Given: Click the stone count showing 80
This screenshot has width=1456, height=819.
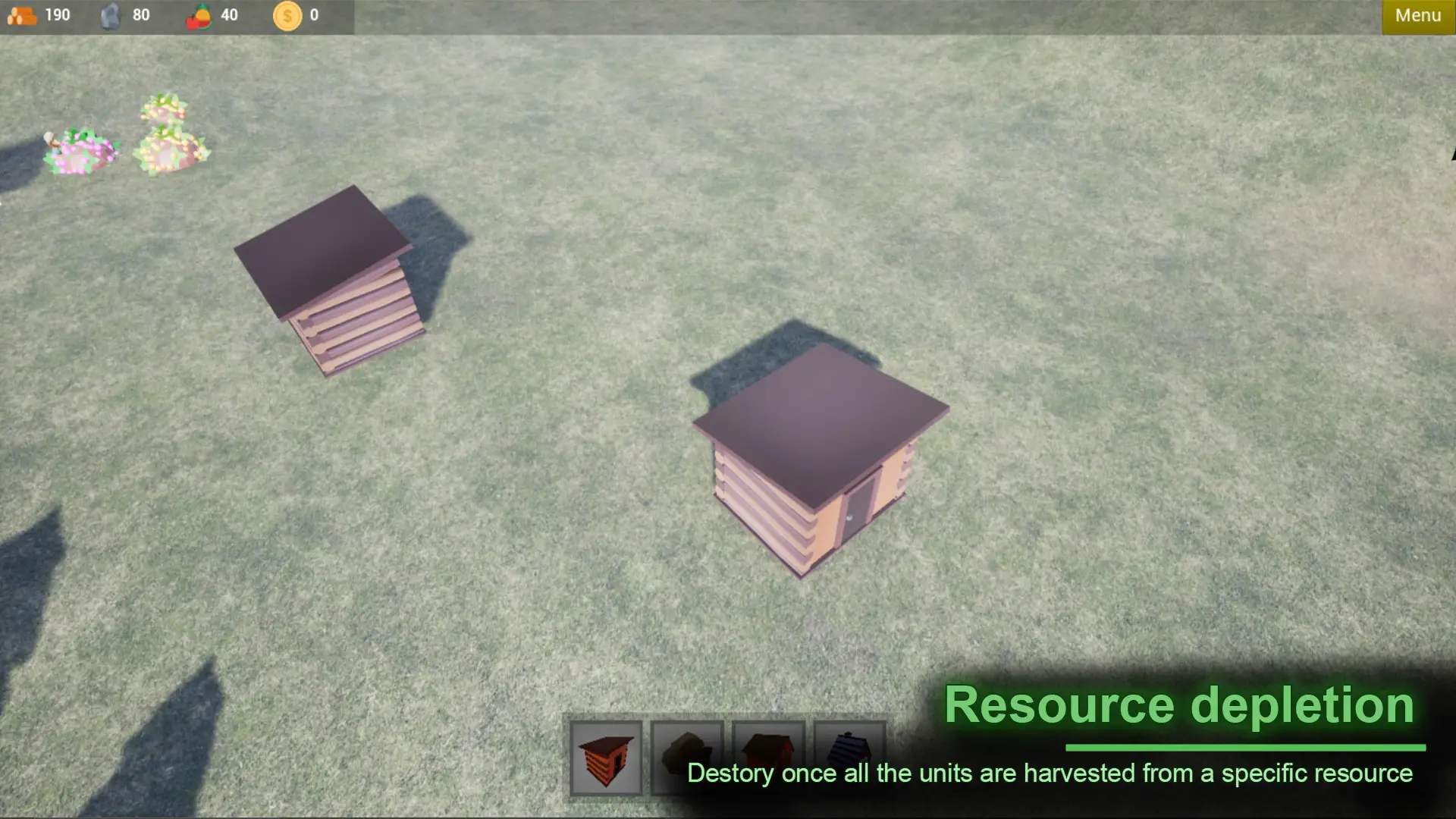Looking at the screenshot, I should coord(140,14).
